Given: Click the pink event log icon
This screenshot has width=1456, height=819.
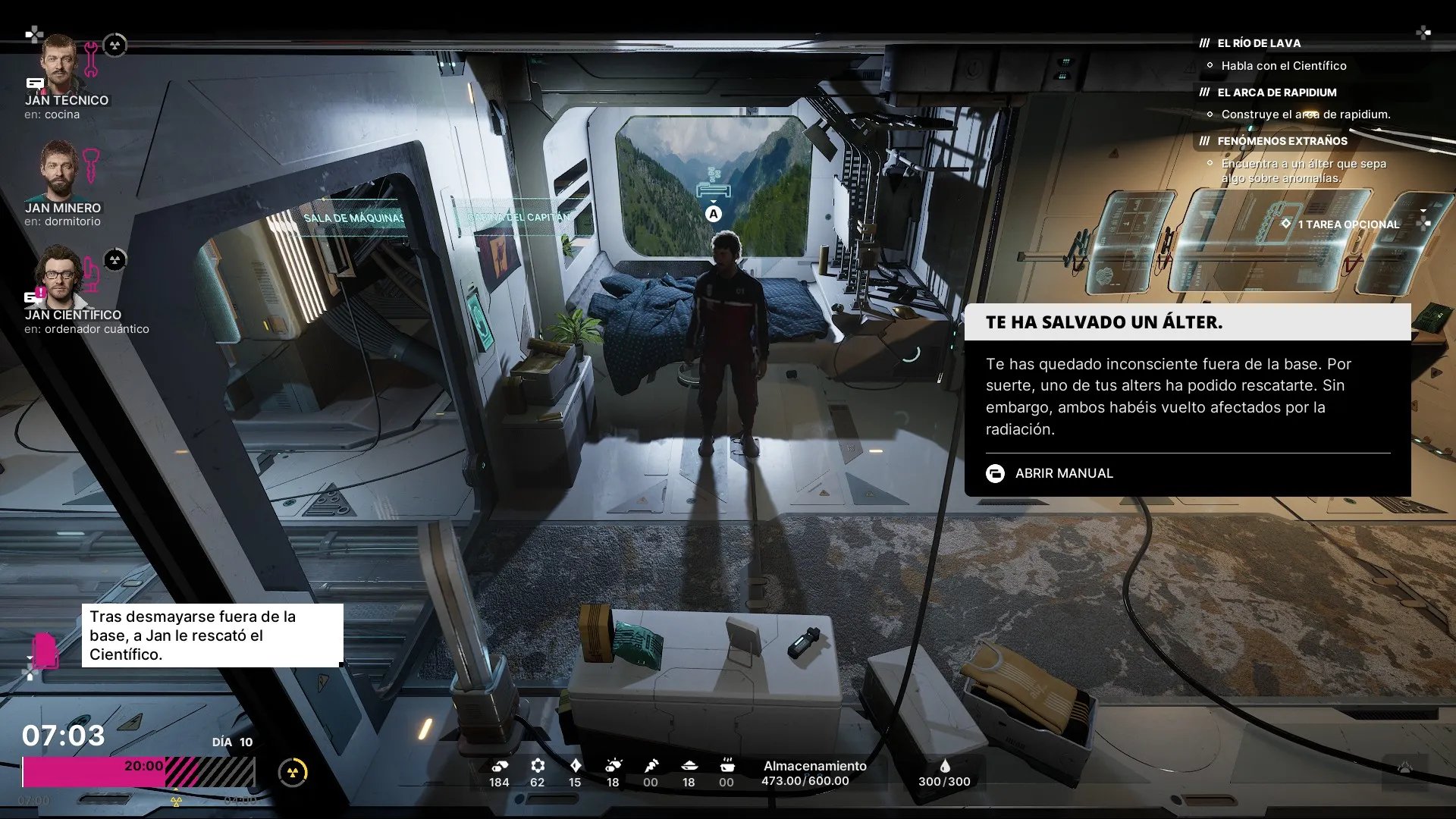Looking at the screenshot, I should 45,651.
